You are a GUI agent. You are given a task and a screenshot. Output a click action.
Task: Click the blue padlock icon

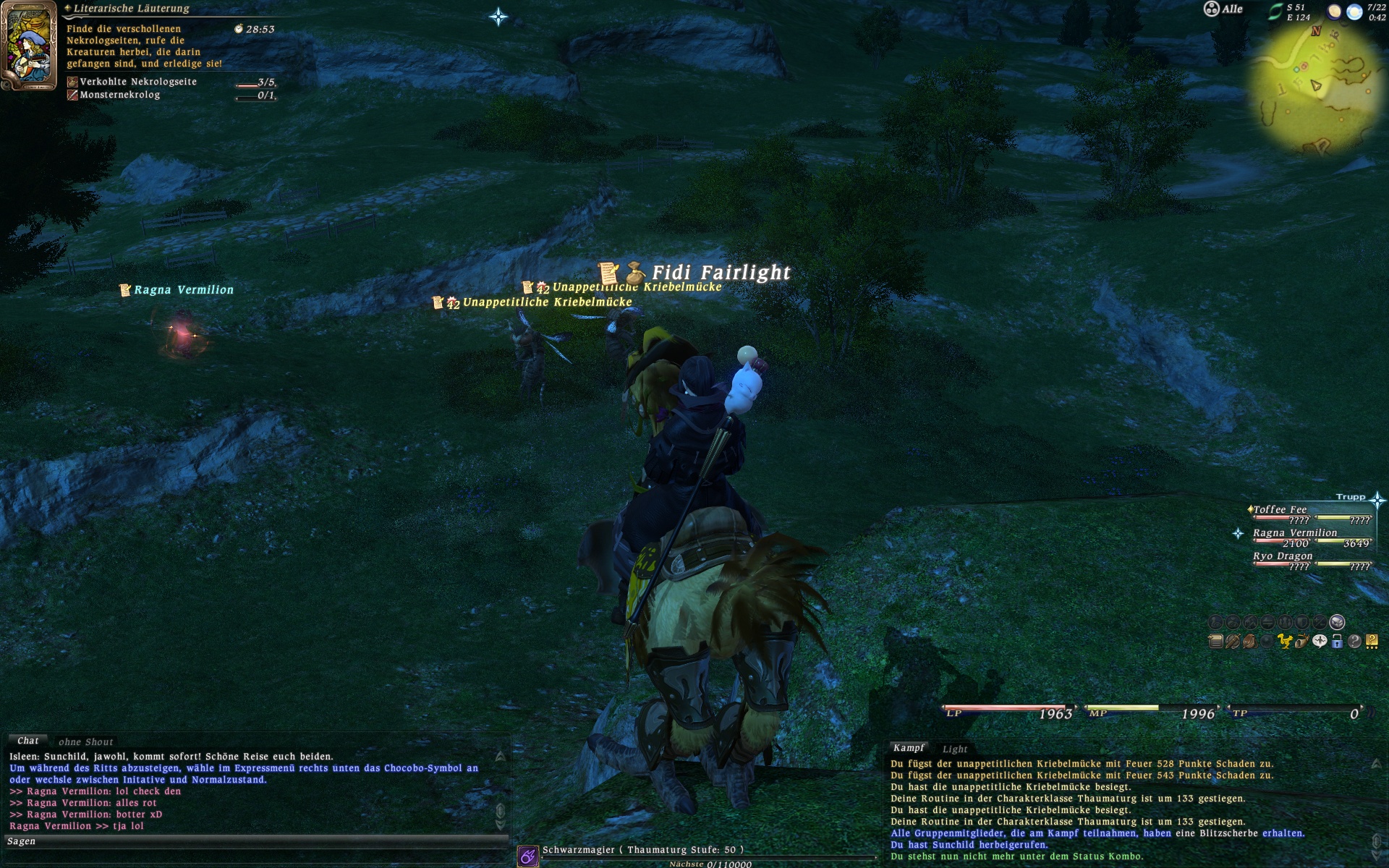pos(1337,642)
